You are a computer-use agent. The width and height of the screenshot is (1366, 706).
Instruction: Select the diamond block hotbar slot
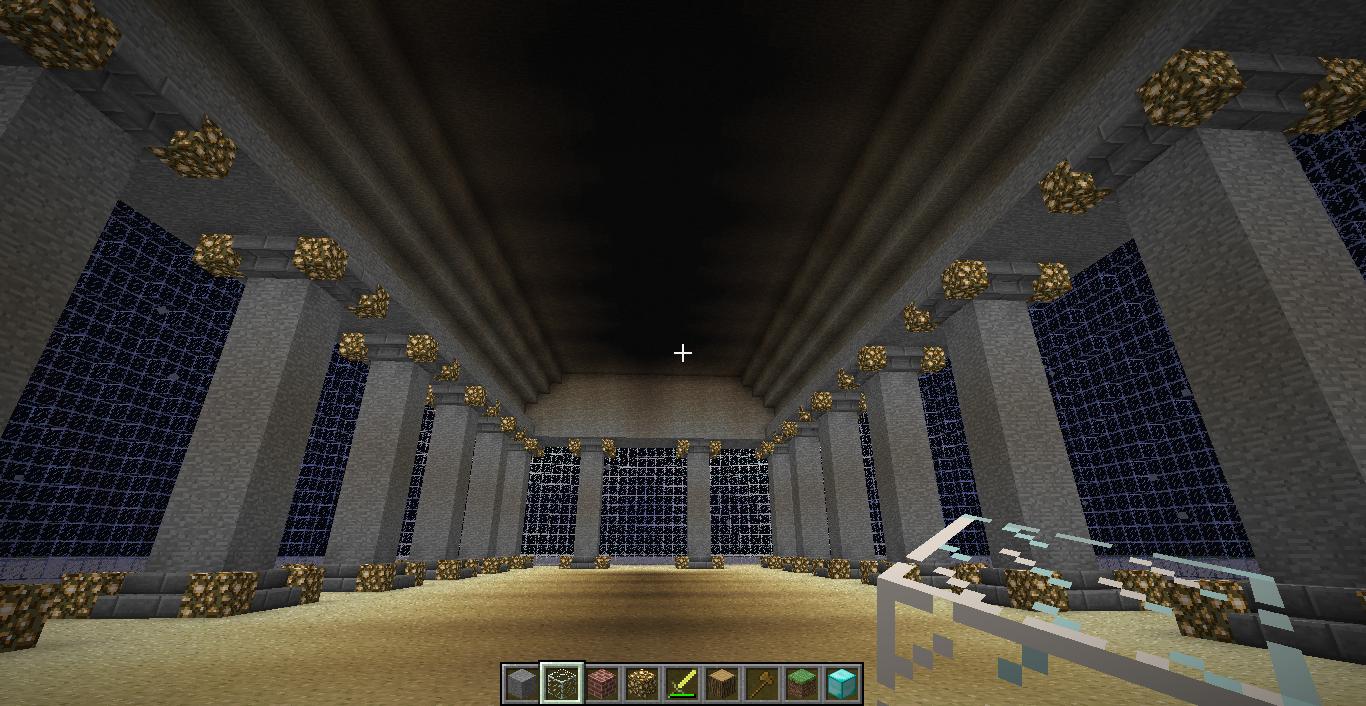click(x=842, y=684)
